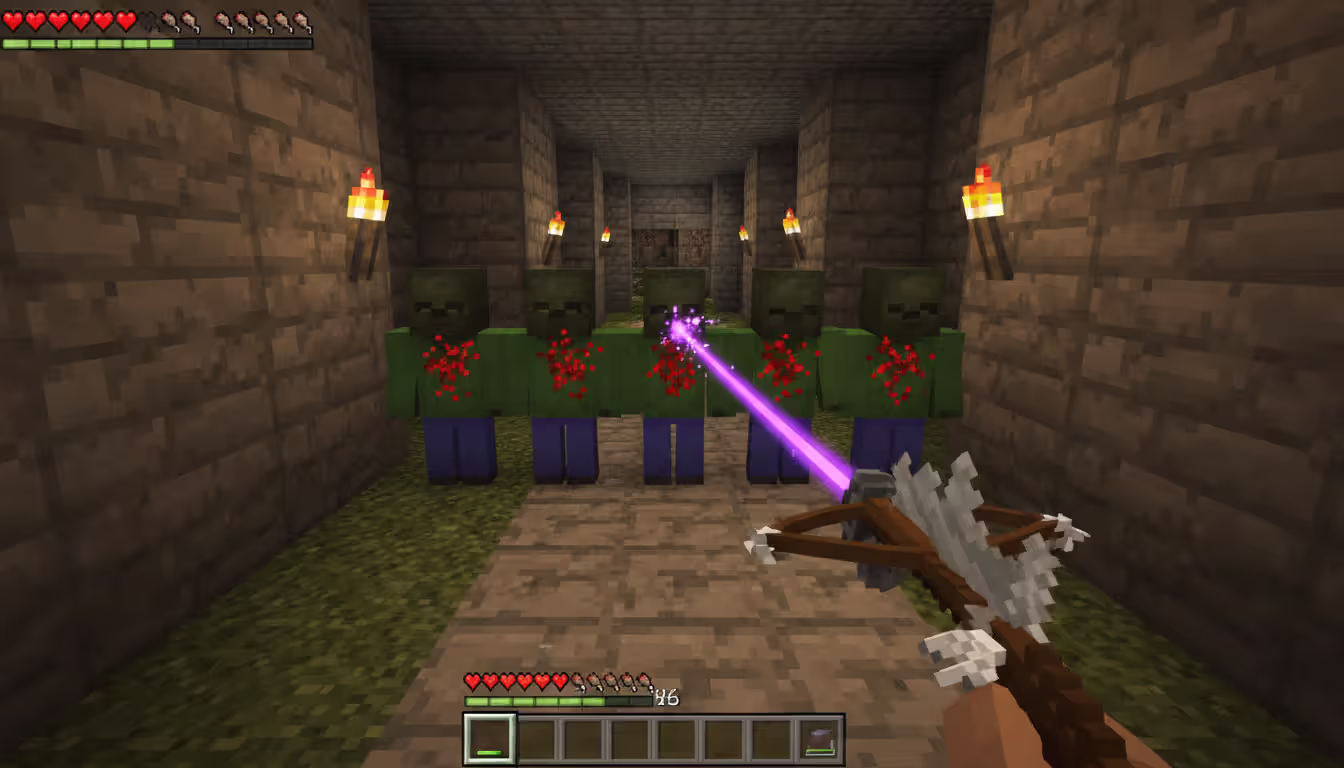Viewport: 1344px width, 768px height.
Task: Click the last hunger drumstick icon
Action: coord(302,20)
